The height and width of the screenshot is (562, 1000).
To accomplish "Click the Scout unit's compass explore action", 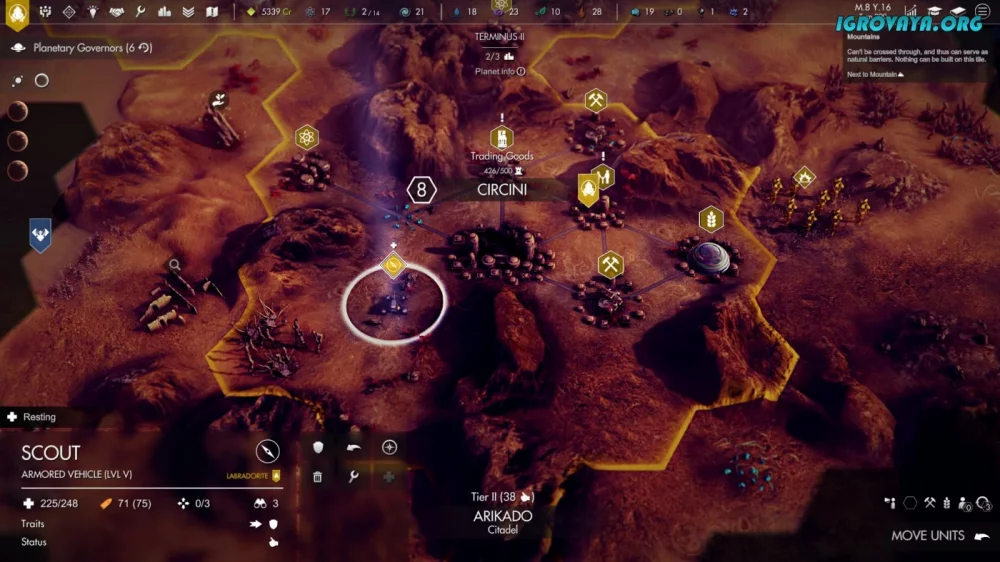I will tap(389, 447).
